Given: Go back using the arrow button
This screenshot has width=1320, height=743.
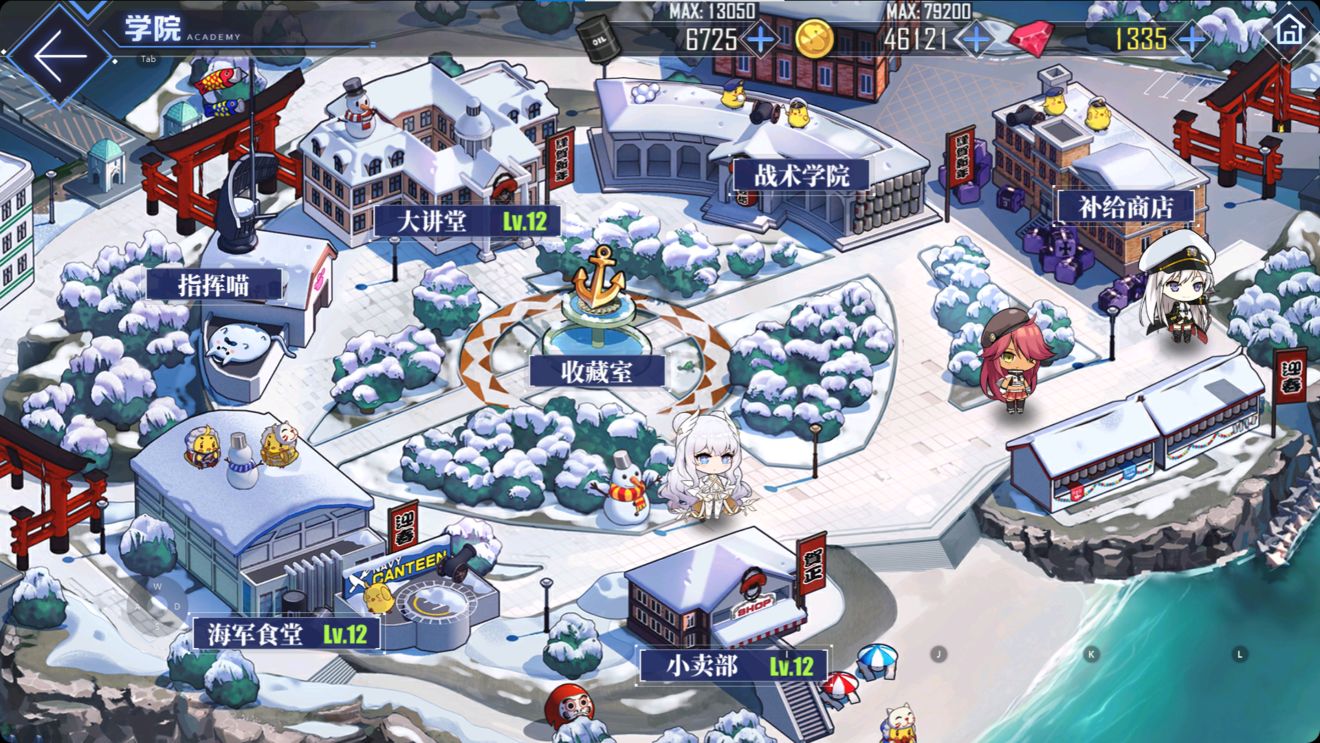Looking at the screenshot, I should 58,55.
